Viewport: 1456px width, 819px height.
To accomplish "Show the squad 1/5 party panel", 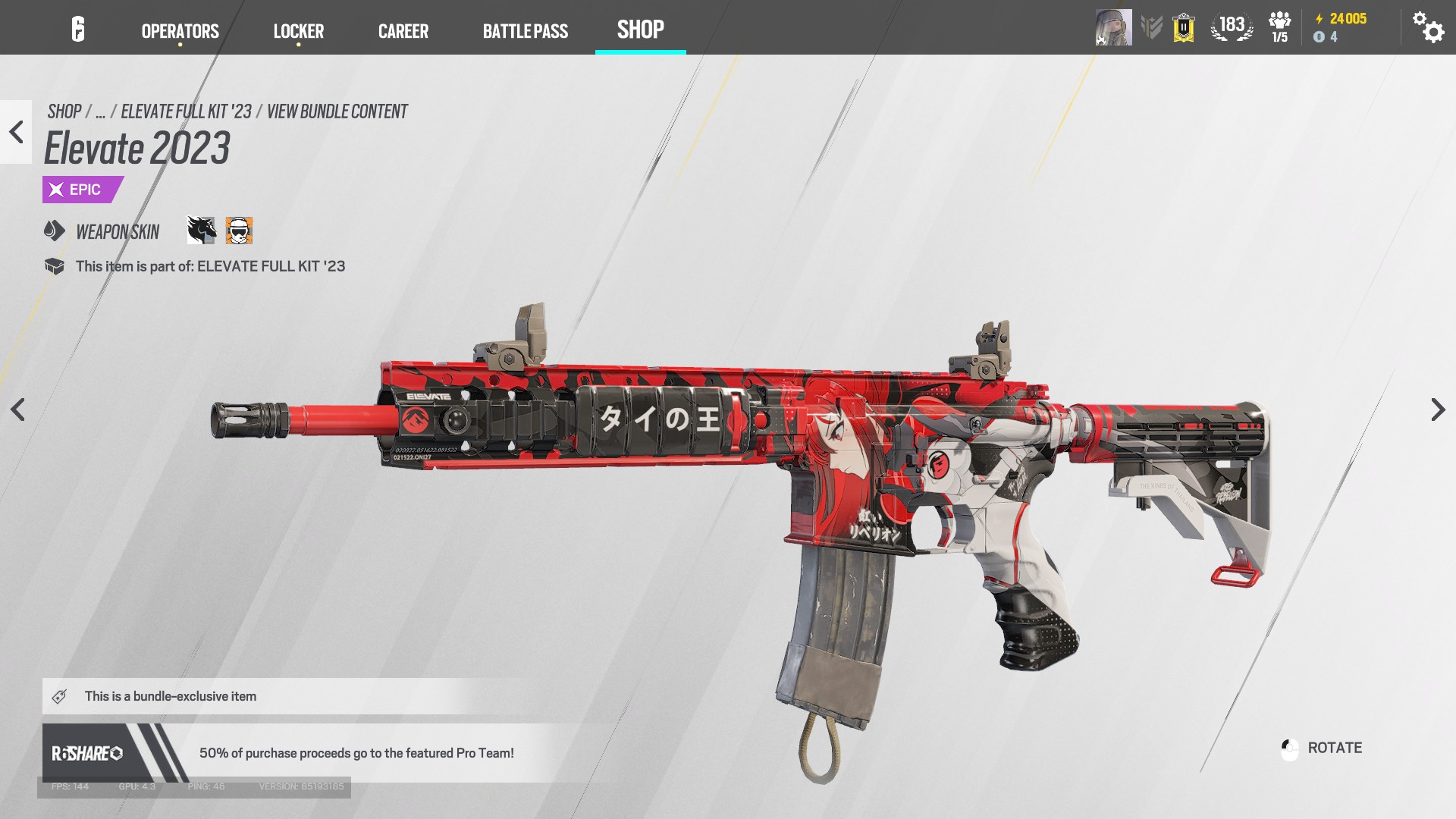I will click(x=1279, y=27).
